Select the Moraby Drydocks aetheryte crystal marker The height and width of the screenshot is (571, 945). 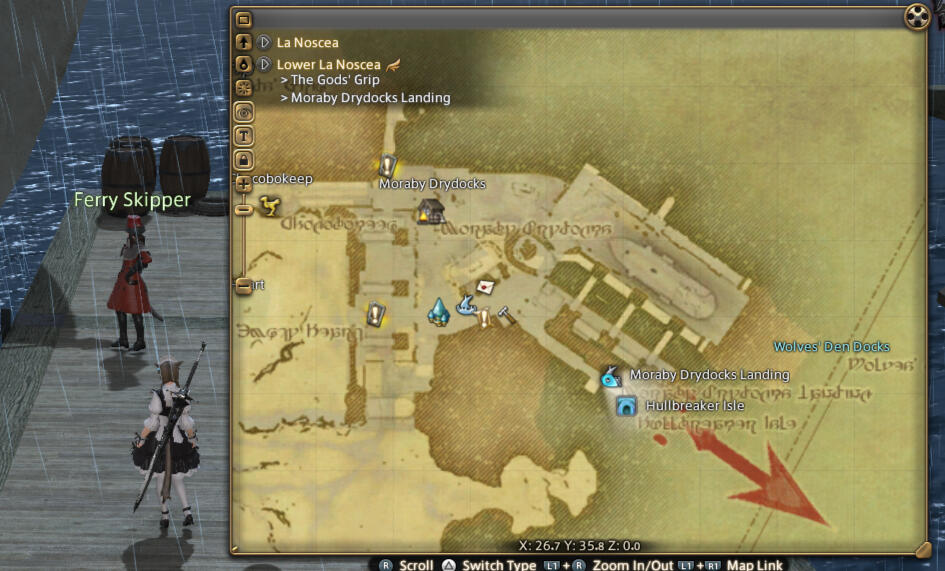tap(438, 311)
